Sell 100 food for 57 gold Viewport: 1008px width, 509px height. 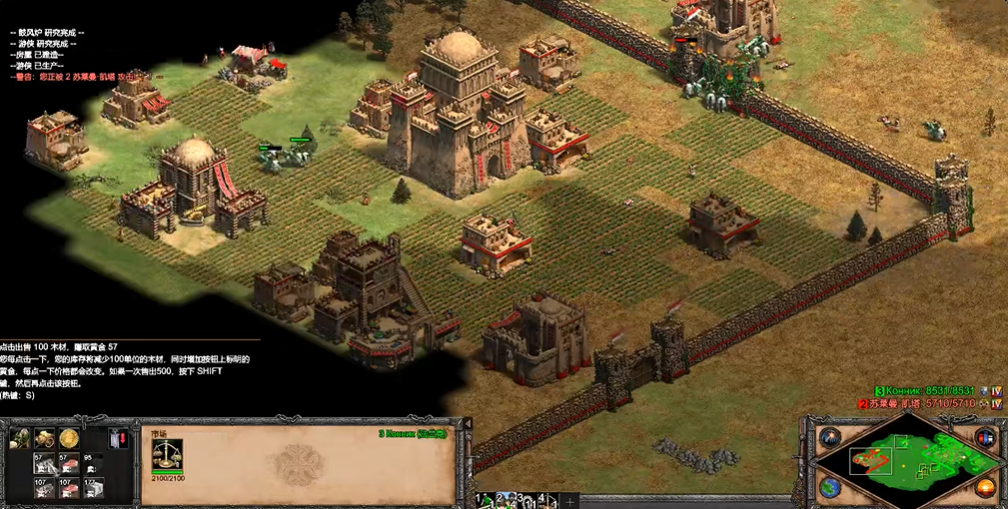point(67,462)
